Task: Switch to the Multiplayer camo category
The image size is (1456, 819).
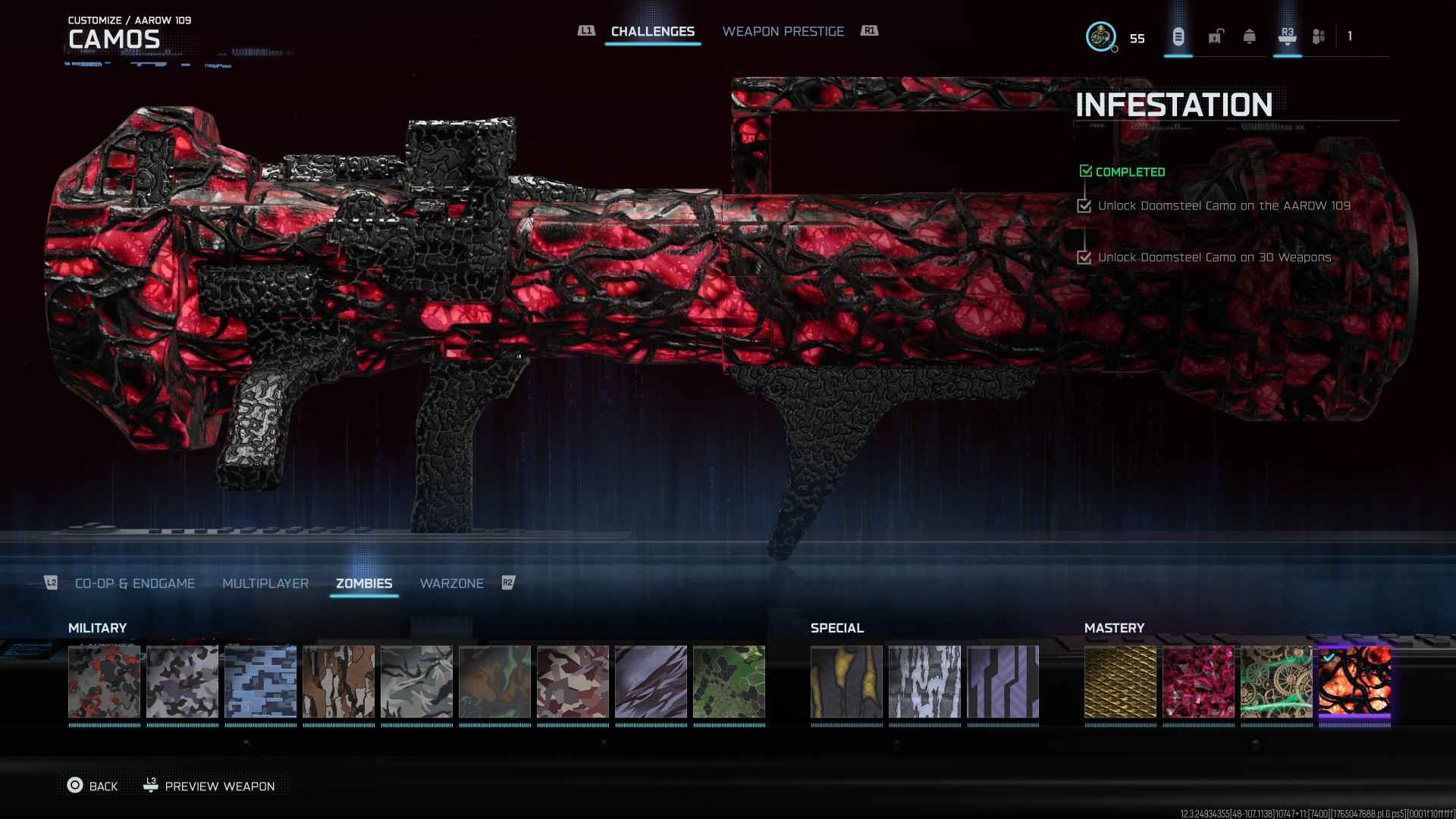Action: pyautogui.click(x=265, y=583)
